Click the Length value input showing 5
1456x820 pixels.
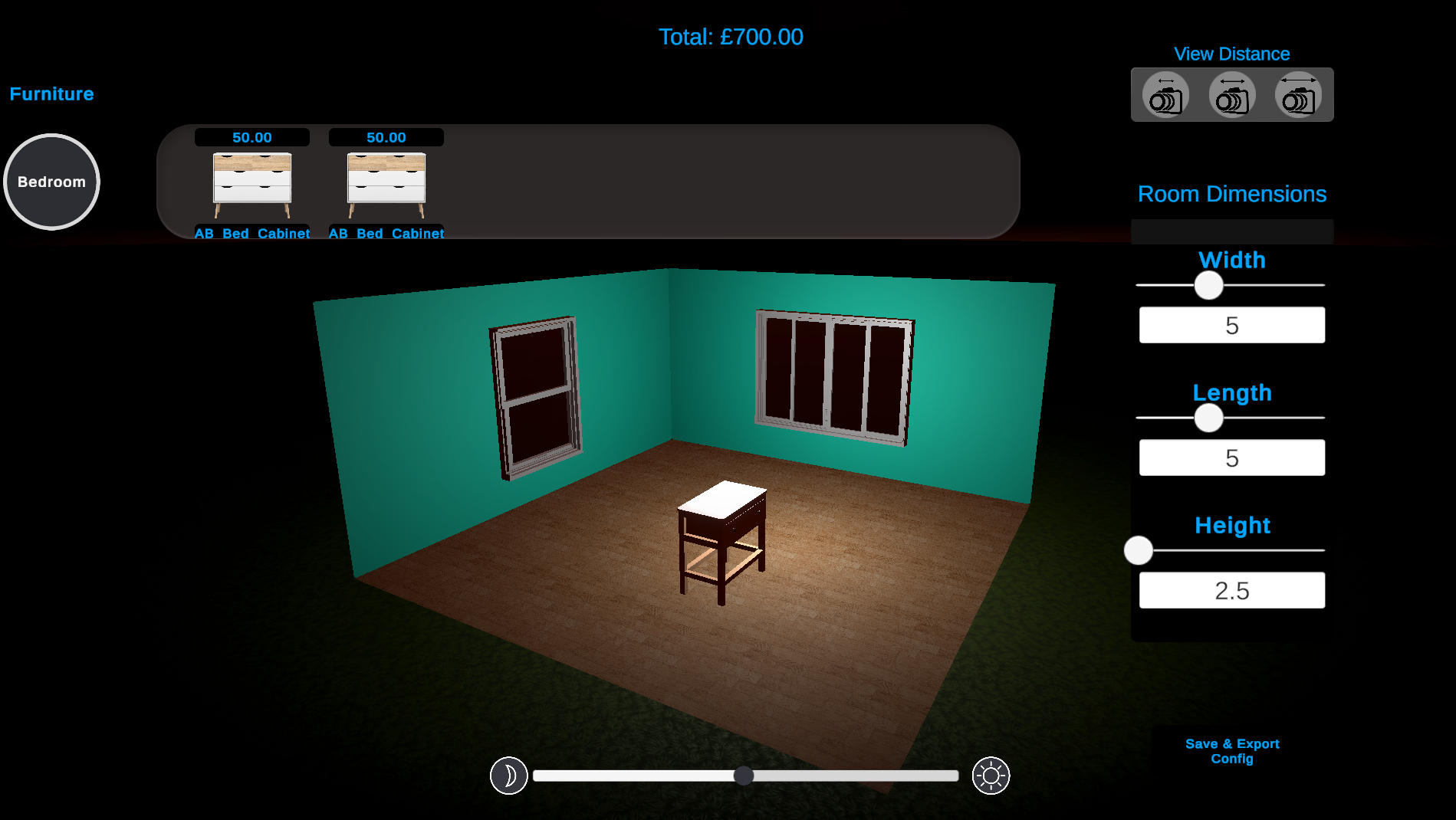tap(1231, 457)
